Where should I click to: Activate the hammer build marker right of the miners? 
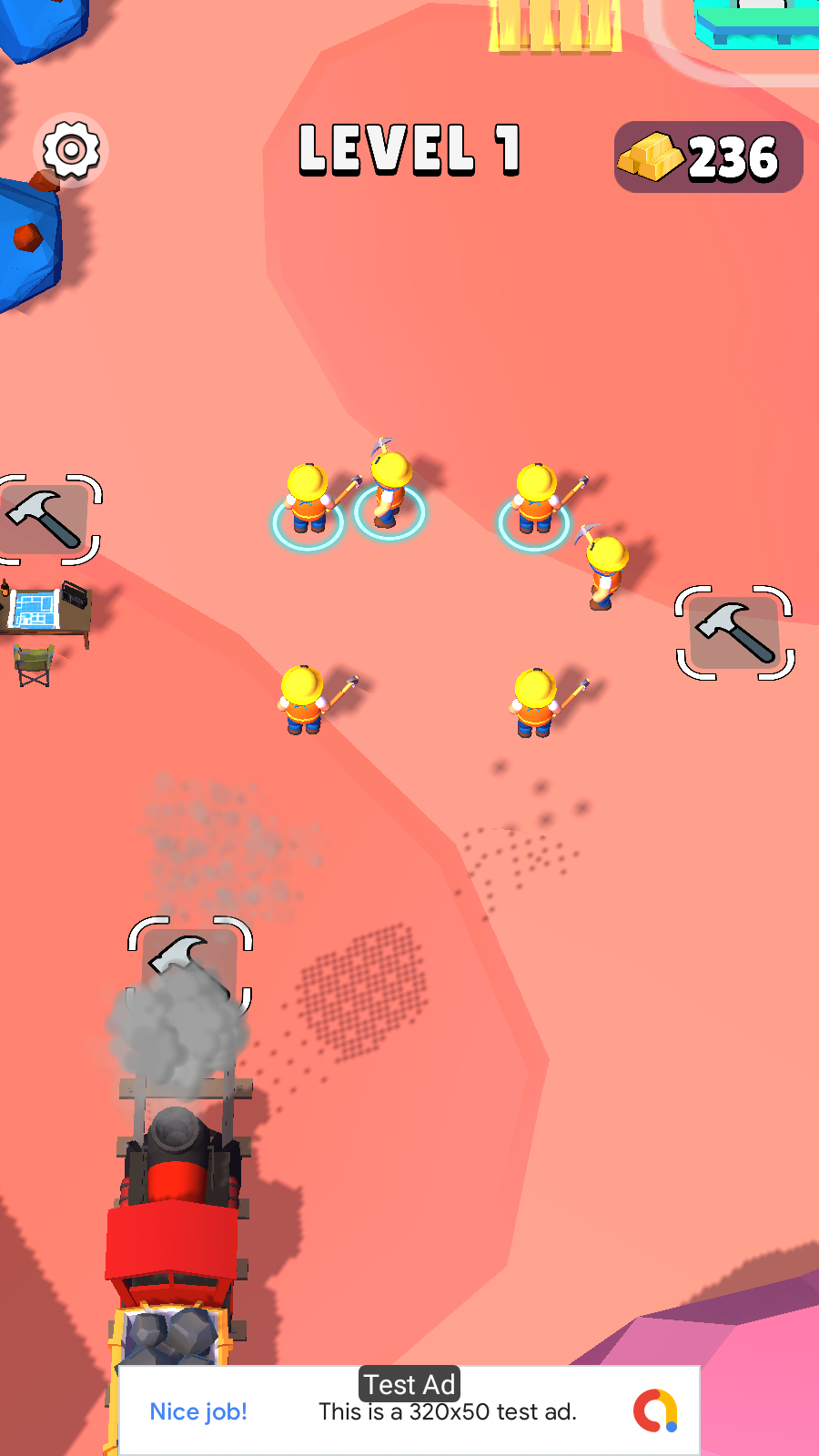[734, 632]
